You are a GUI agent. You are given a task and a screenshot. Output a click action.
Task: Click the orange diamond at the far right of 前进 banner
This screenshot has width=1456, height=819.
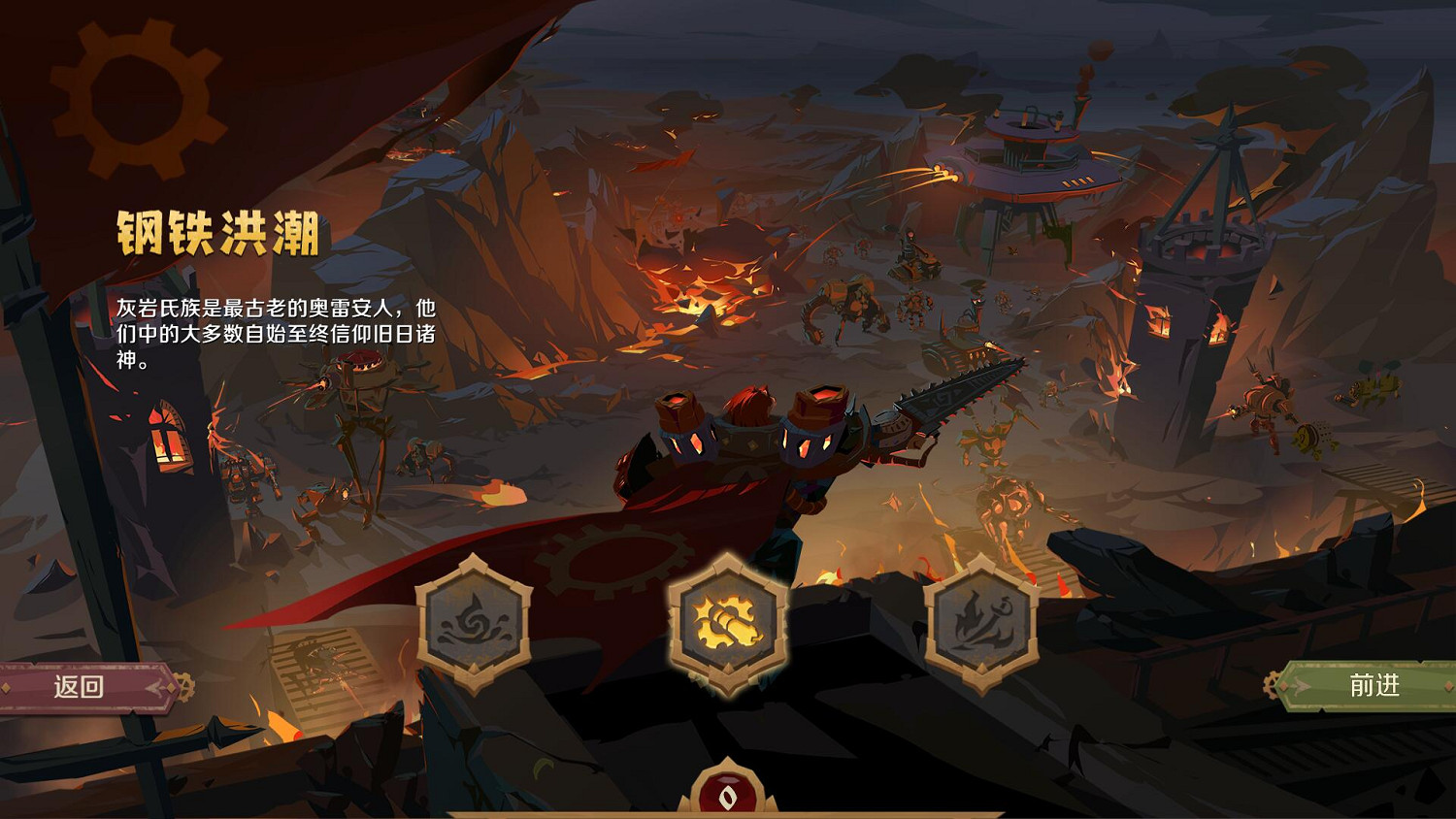pyautogui.click(x=1447, y=686)
